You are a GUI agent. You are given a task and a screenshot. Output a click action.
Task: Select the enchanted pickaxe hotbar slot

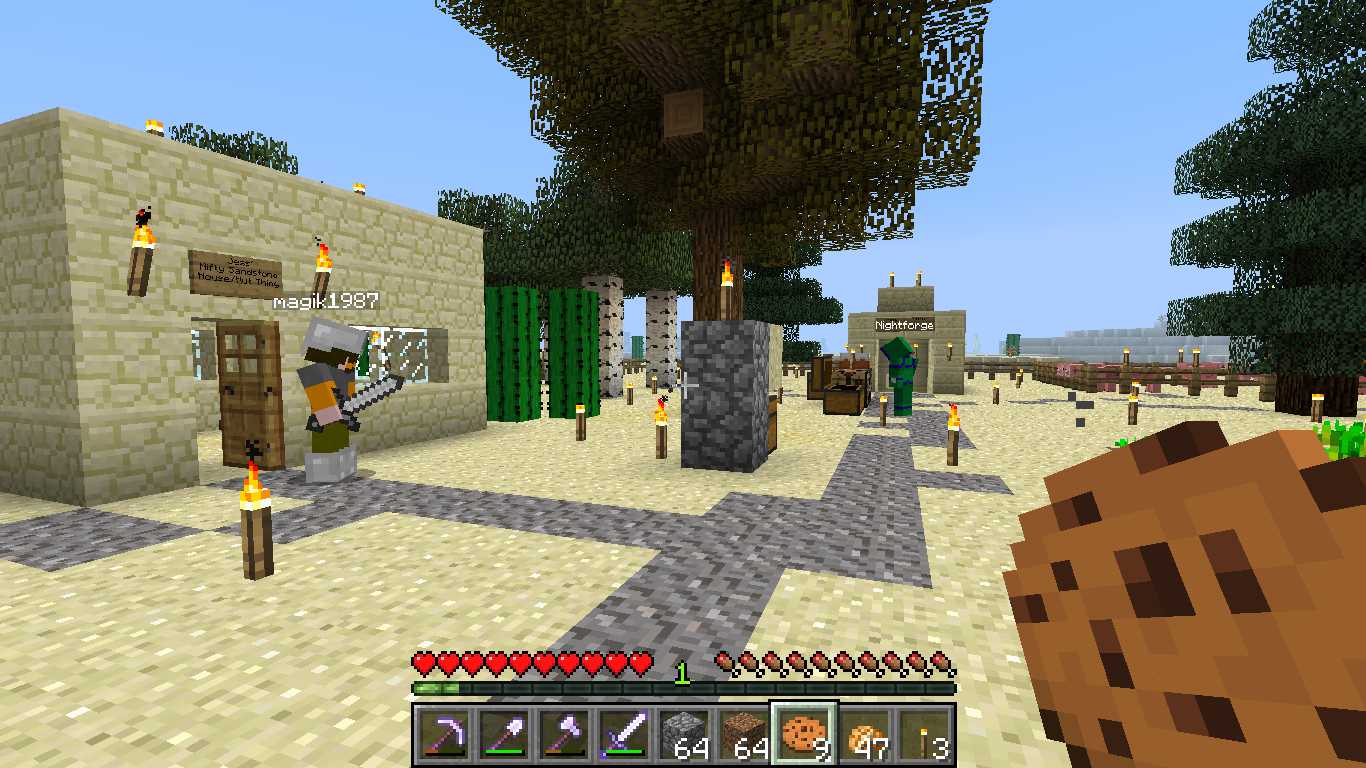[x=443, y=735]
